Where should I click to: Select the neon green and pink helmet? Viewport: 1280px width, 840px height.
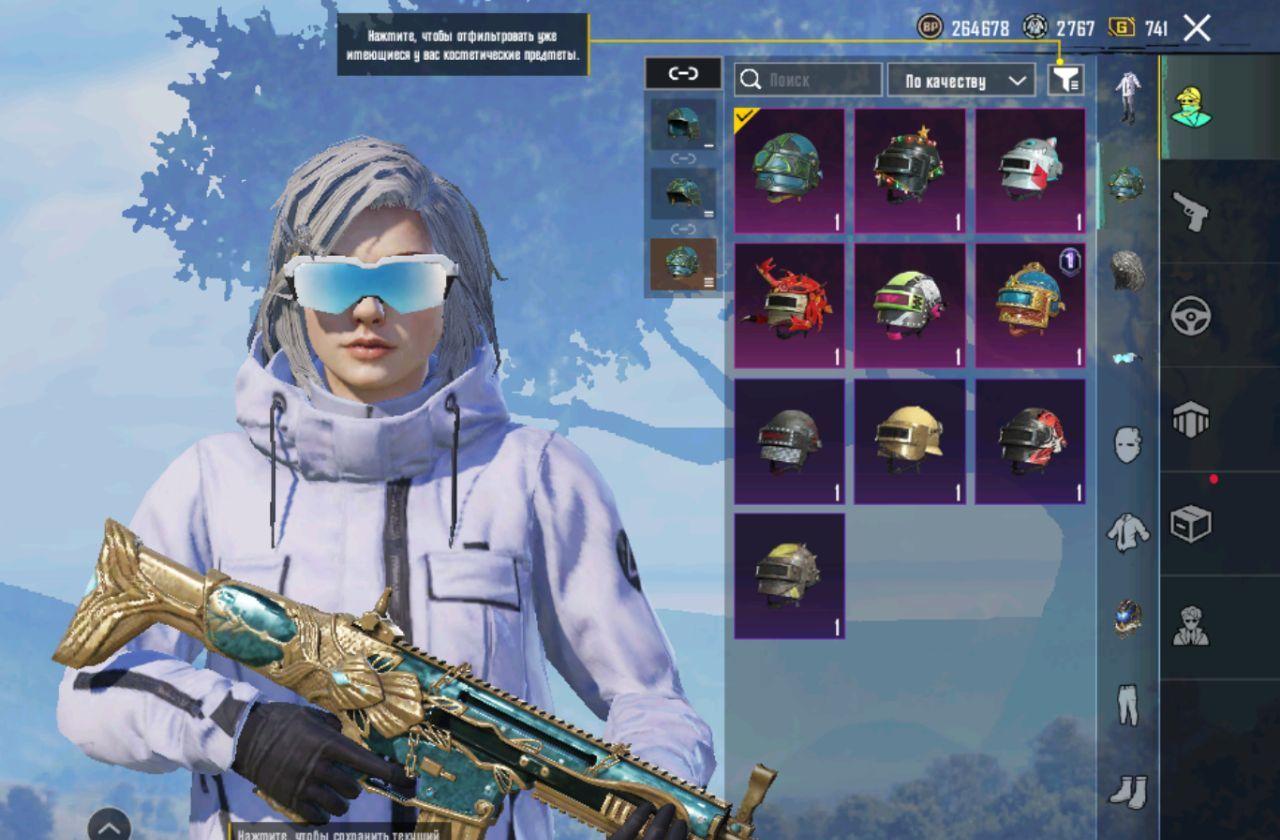pyautogui.click(x=909, y=306)
